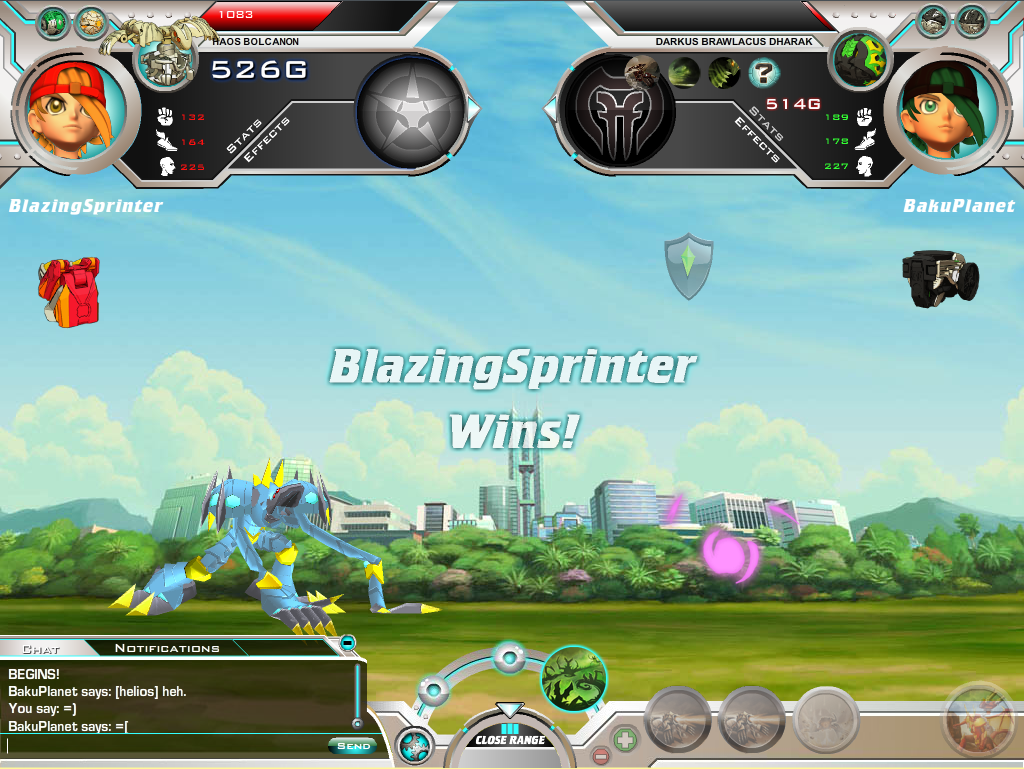Select the Close Range indicator
Image resolution: width=1024 pixels, height=769 pixels.
pyautogui.click(x=510, y=740)
